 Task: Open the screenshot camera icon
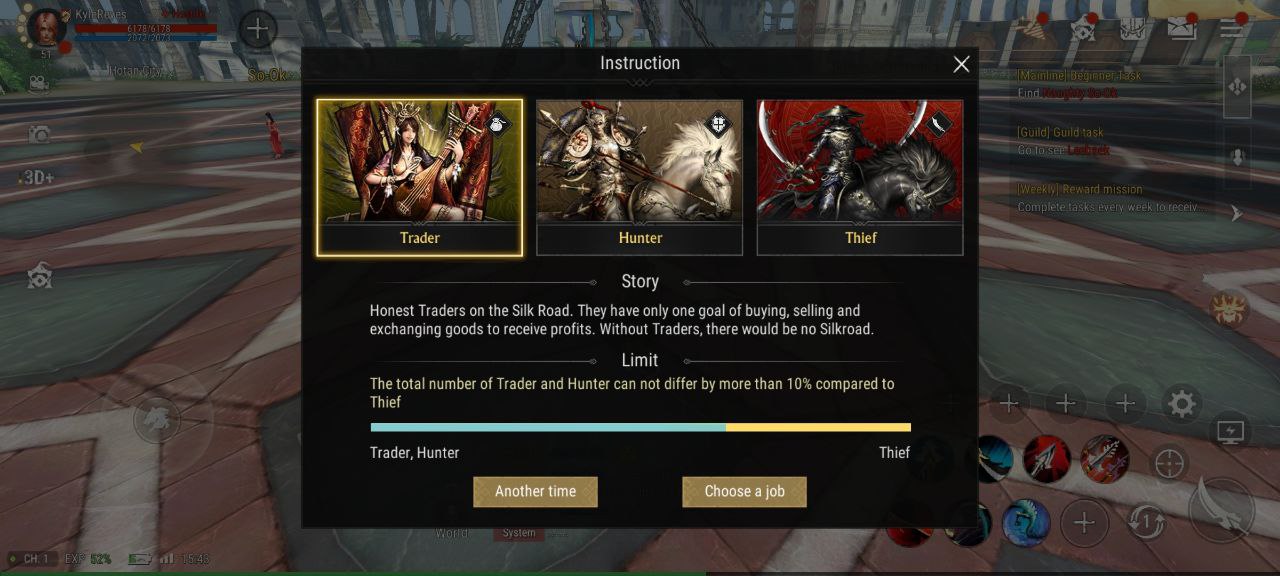[39, 134]
